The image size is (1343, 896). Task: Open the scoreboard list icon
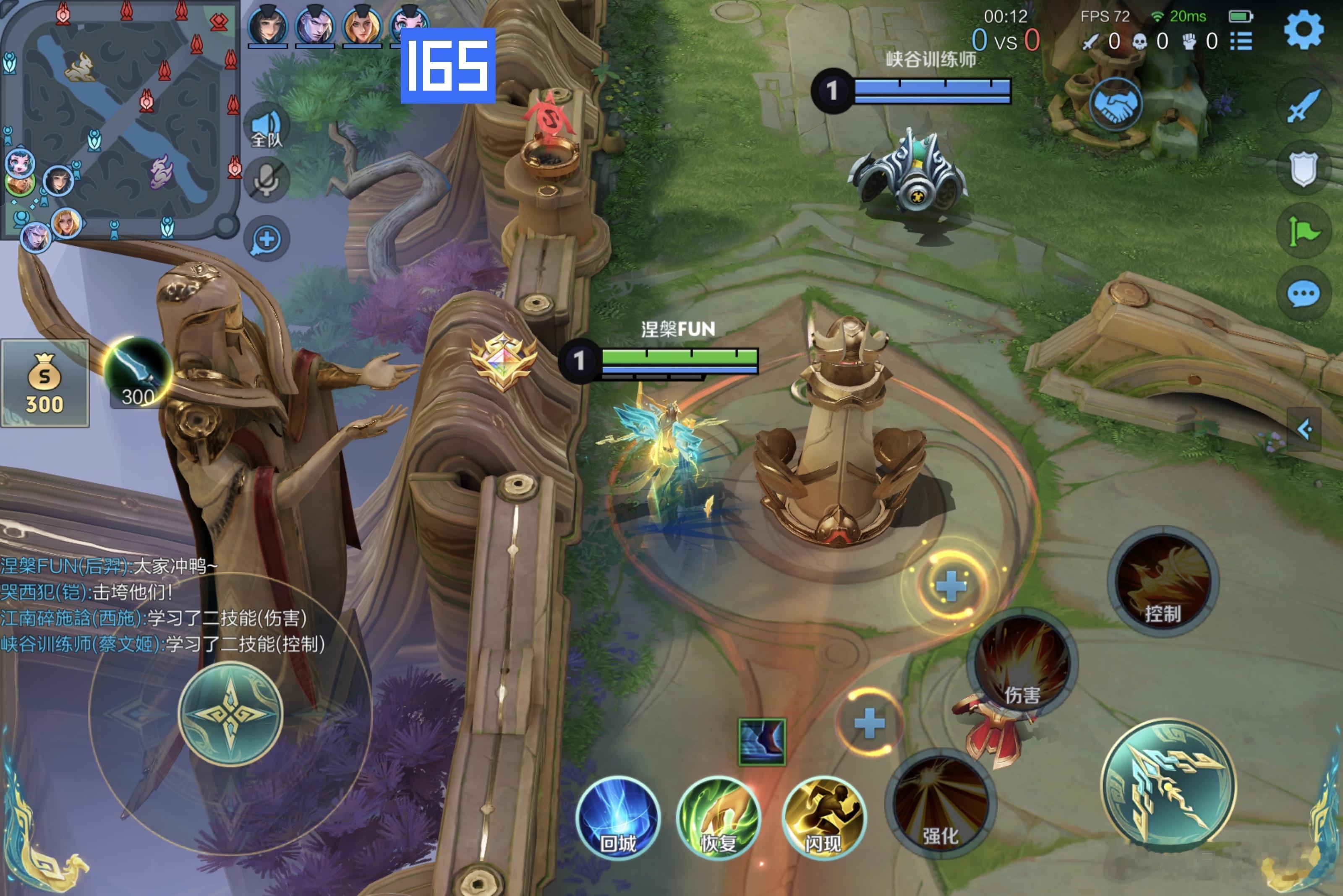point(1241,41)
